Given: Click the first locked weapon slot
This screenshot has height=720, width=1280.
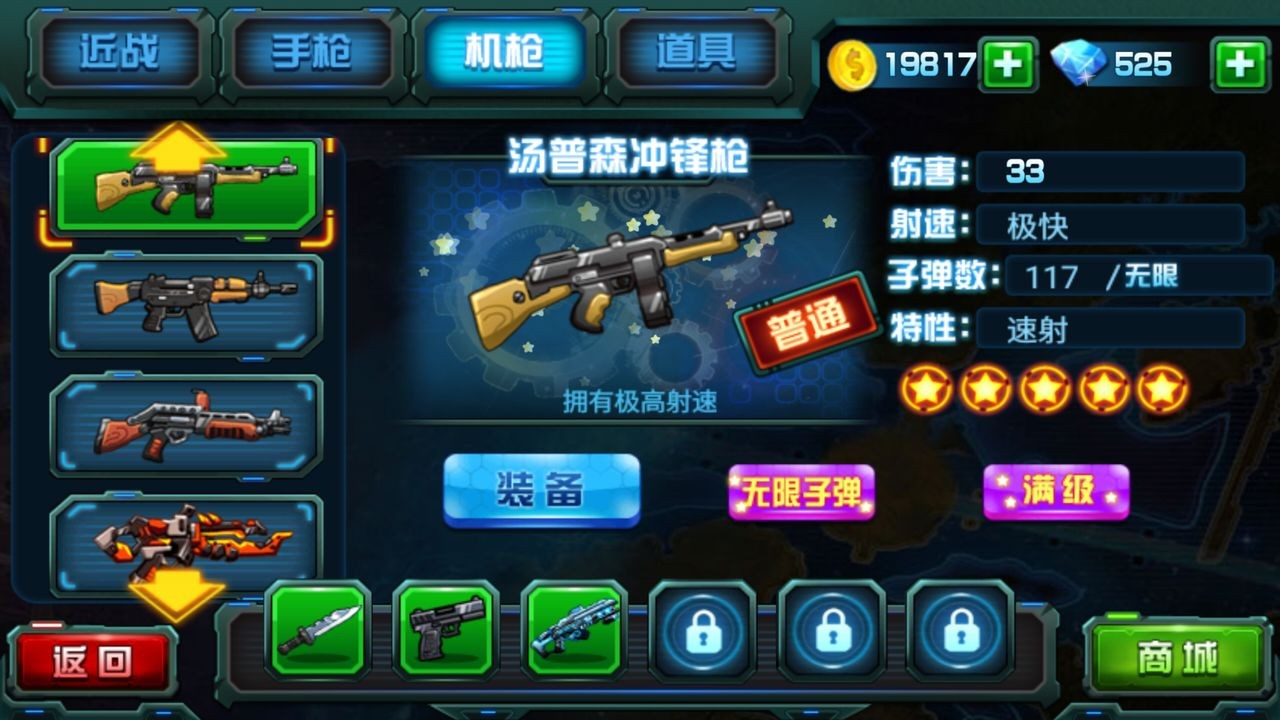Looking at the screenshot, I should 701,635.
